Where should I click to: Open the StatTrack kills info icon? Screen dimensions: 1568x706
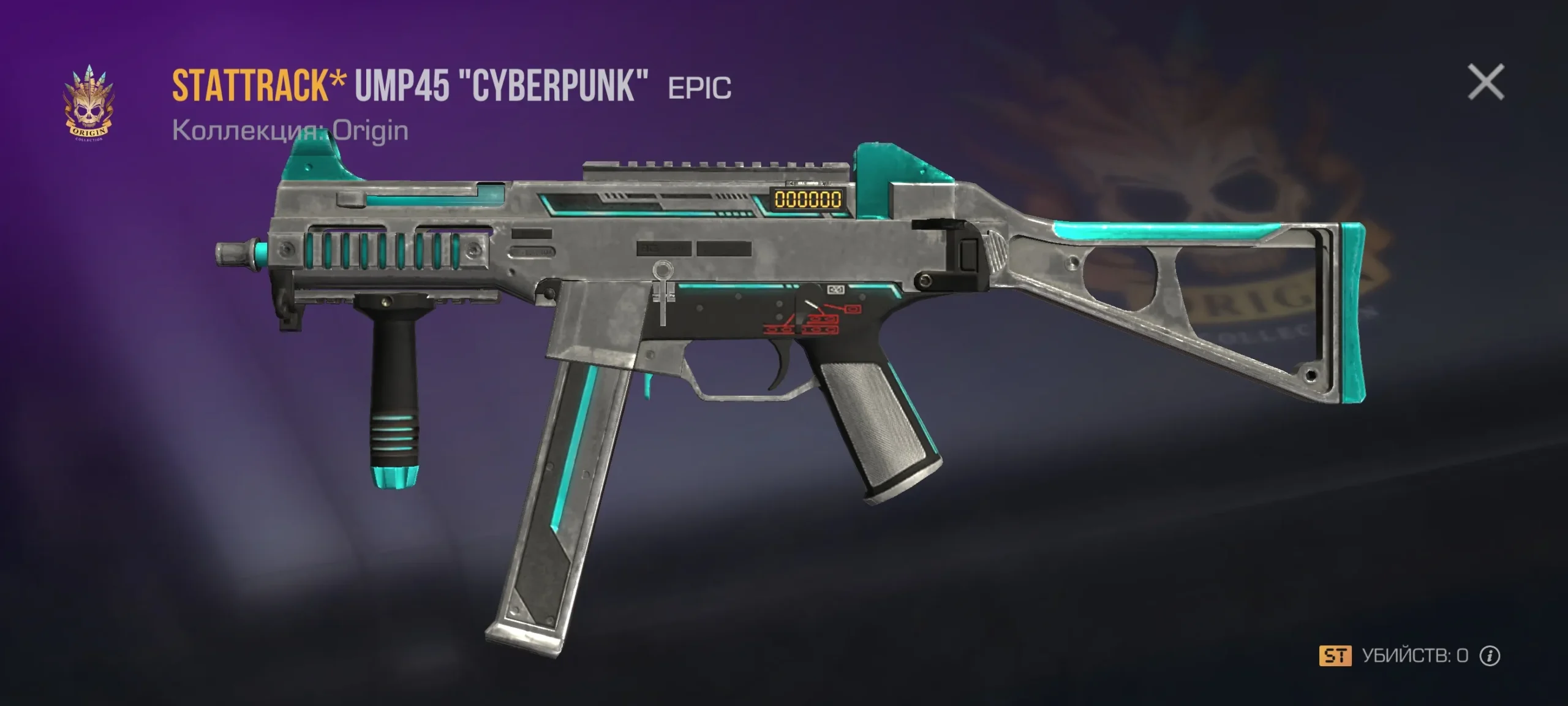pos(1490,656)
